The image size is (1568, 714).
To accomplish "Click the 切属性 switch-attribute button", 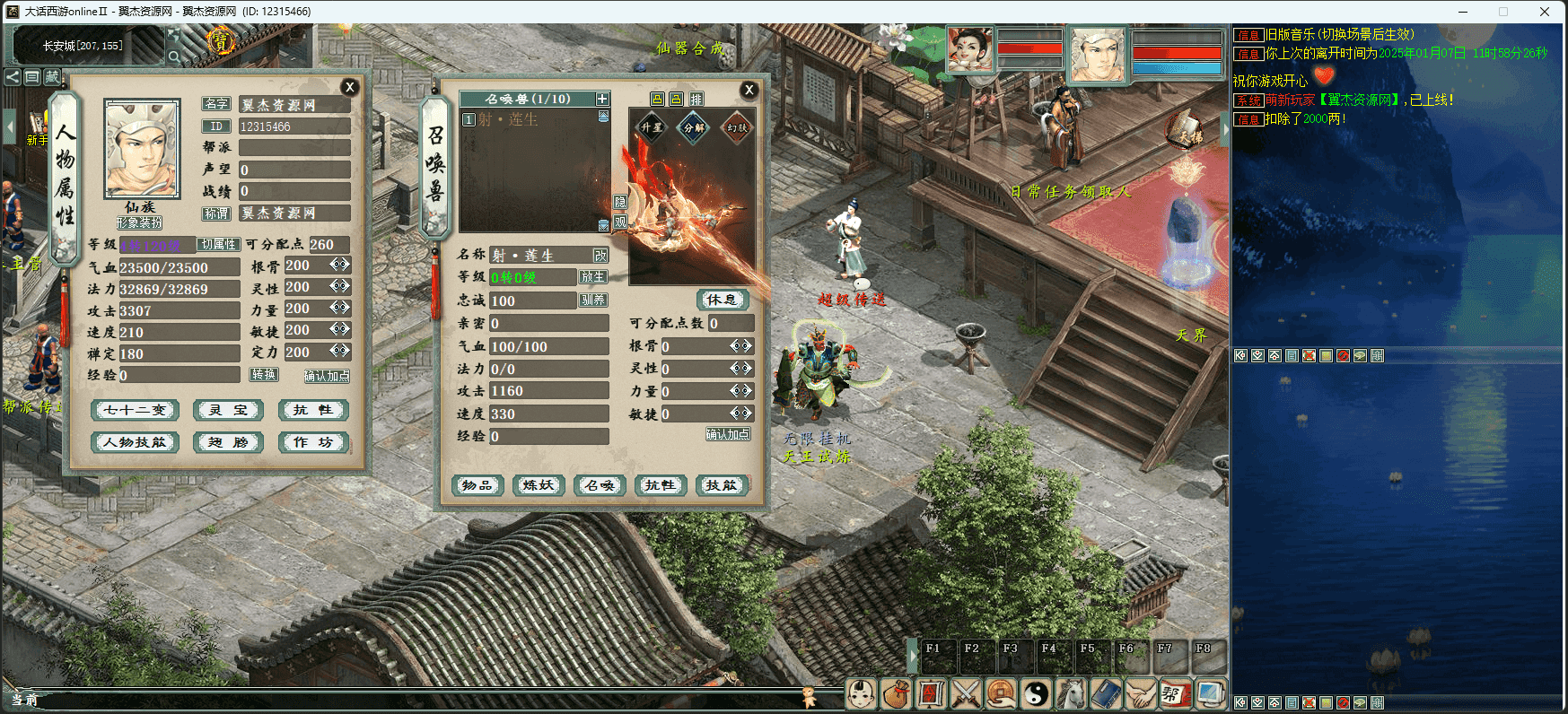I will pos(218,244).
